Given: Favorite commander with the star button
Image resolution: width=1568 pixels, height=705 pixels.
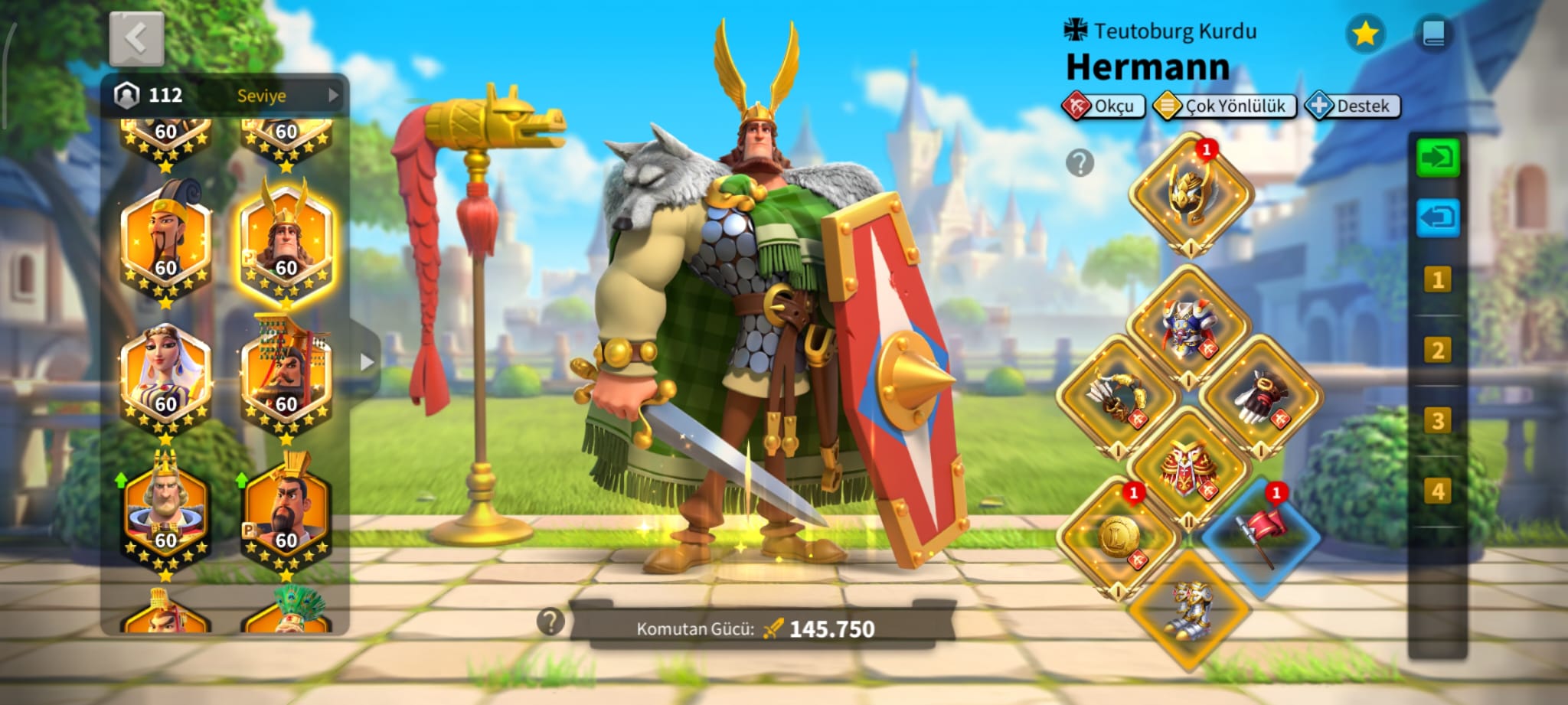Looking at the screenshot, I should 1364,34.
